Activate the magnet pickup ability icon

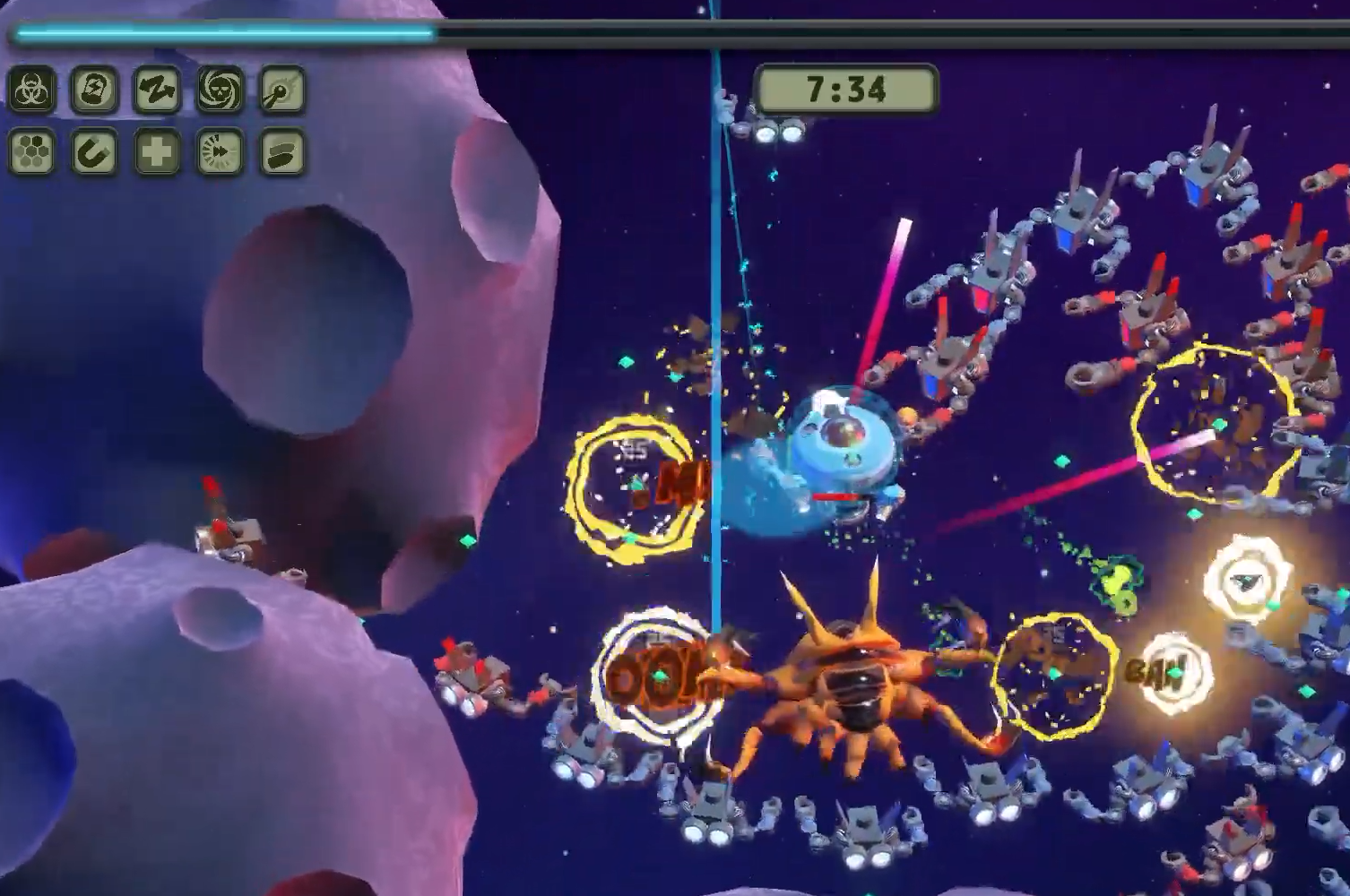tap(96, 154)
